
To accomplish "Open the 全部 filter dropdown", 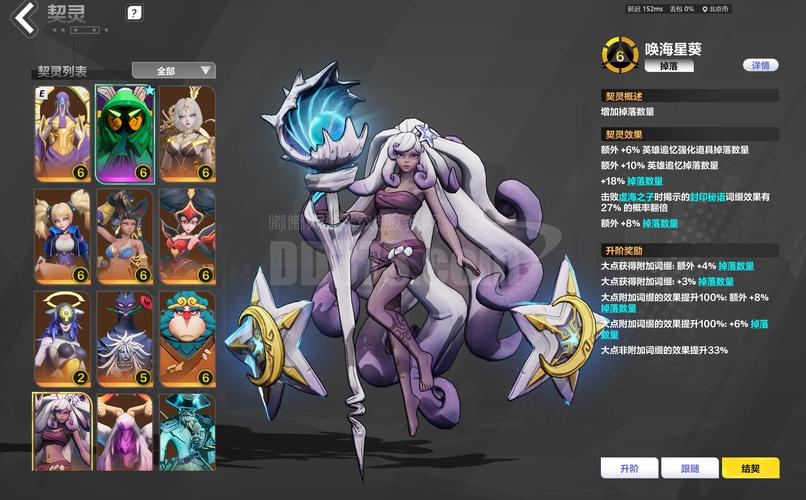I will (174, 70).
